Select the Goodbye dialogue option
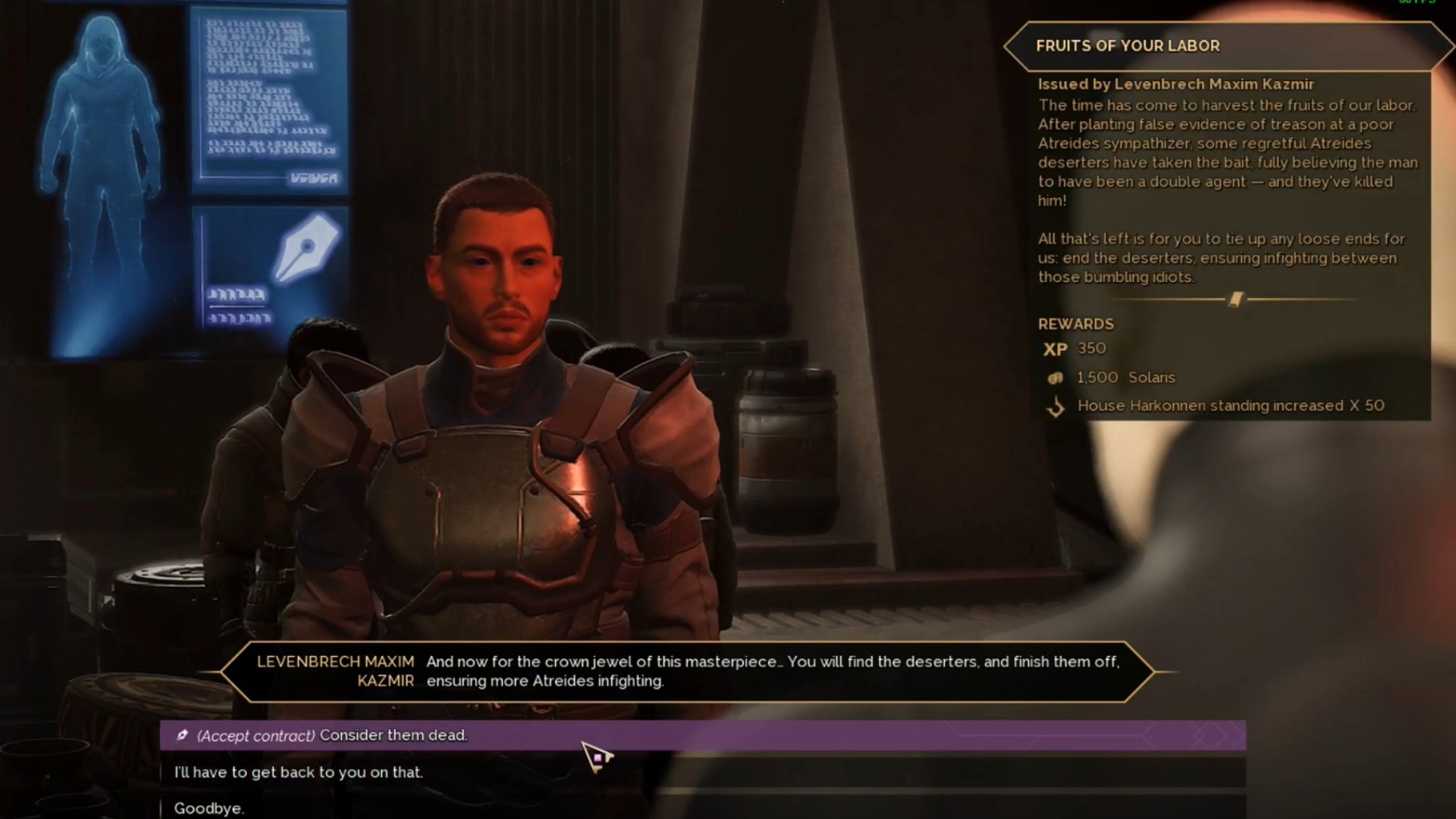The width and height of the screenshot is (1456, 819). click(x=209, y=808)
